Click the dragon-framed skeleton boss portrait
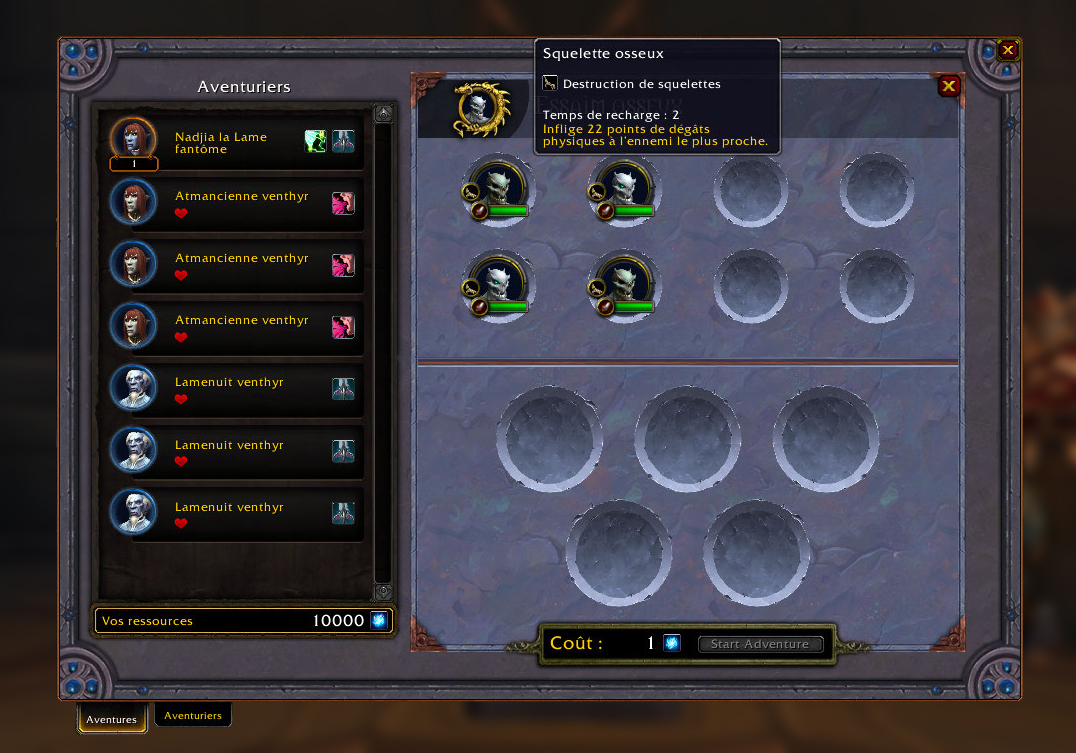 click(x=480, y=109)
